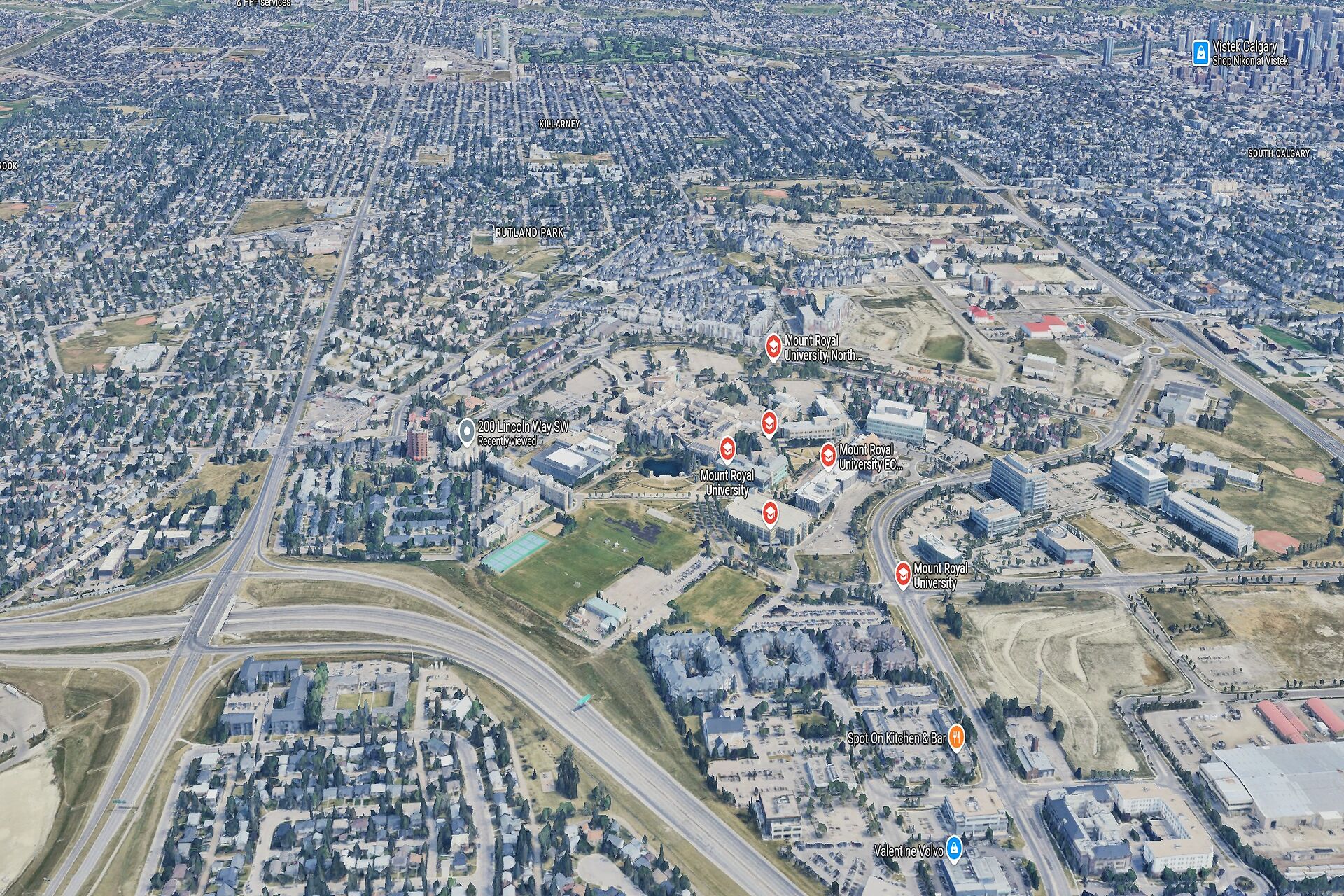Viewport: 1344px width, 896px height.
Task: Choose the Valentine Volvo map marker
Action: [x=953, y=849]
